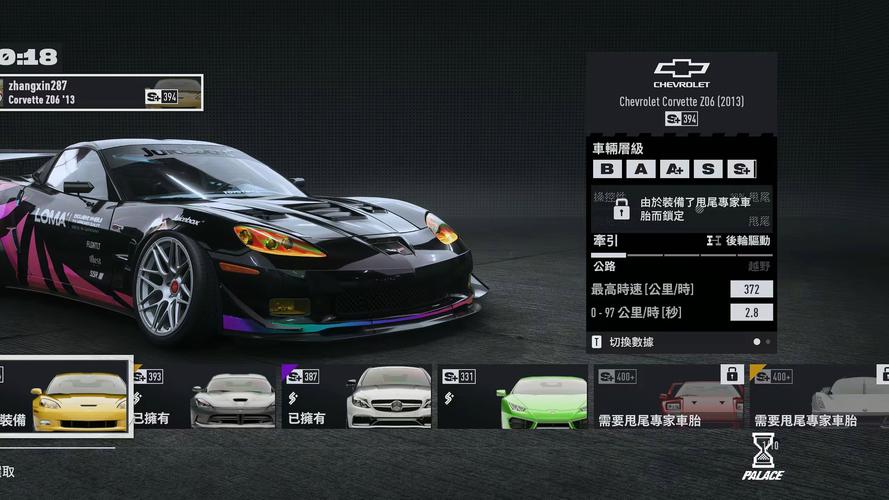This screenshot has width=889, height=500.
Task: Choose tier B vehicle class
Action: tap(608, 169)
